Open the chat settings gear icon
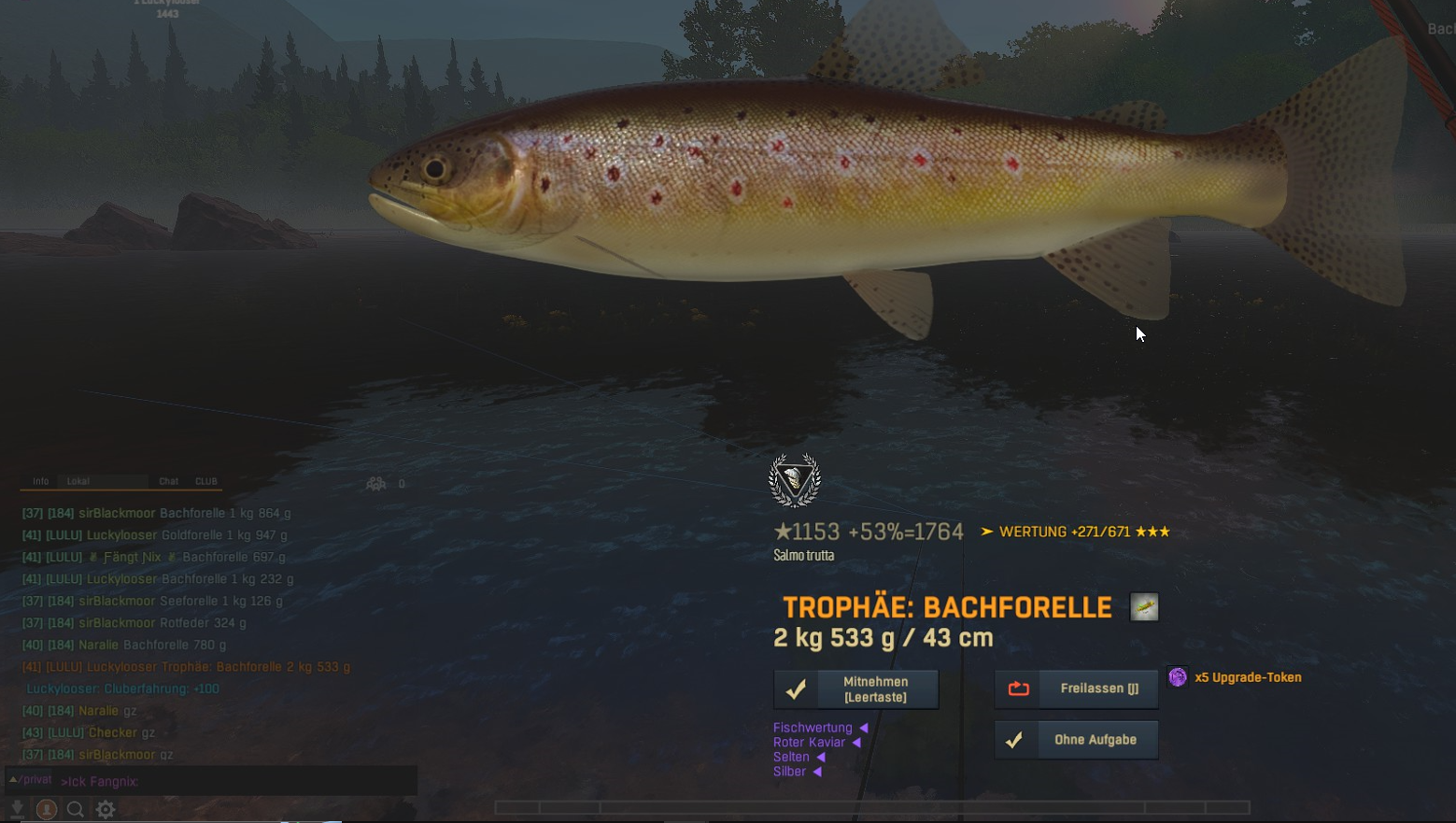Viewport: 1456px width, 823px height. tap(106, 809)
